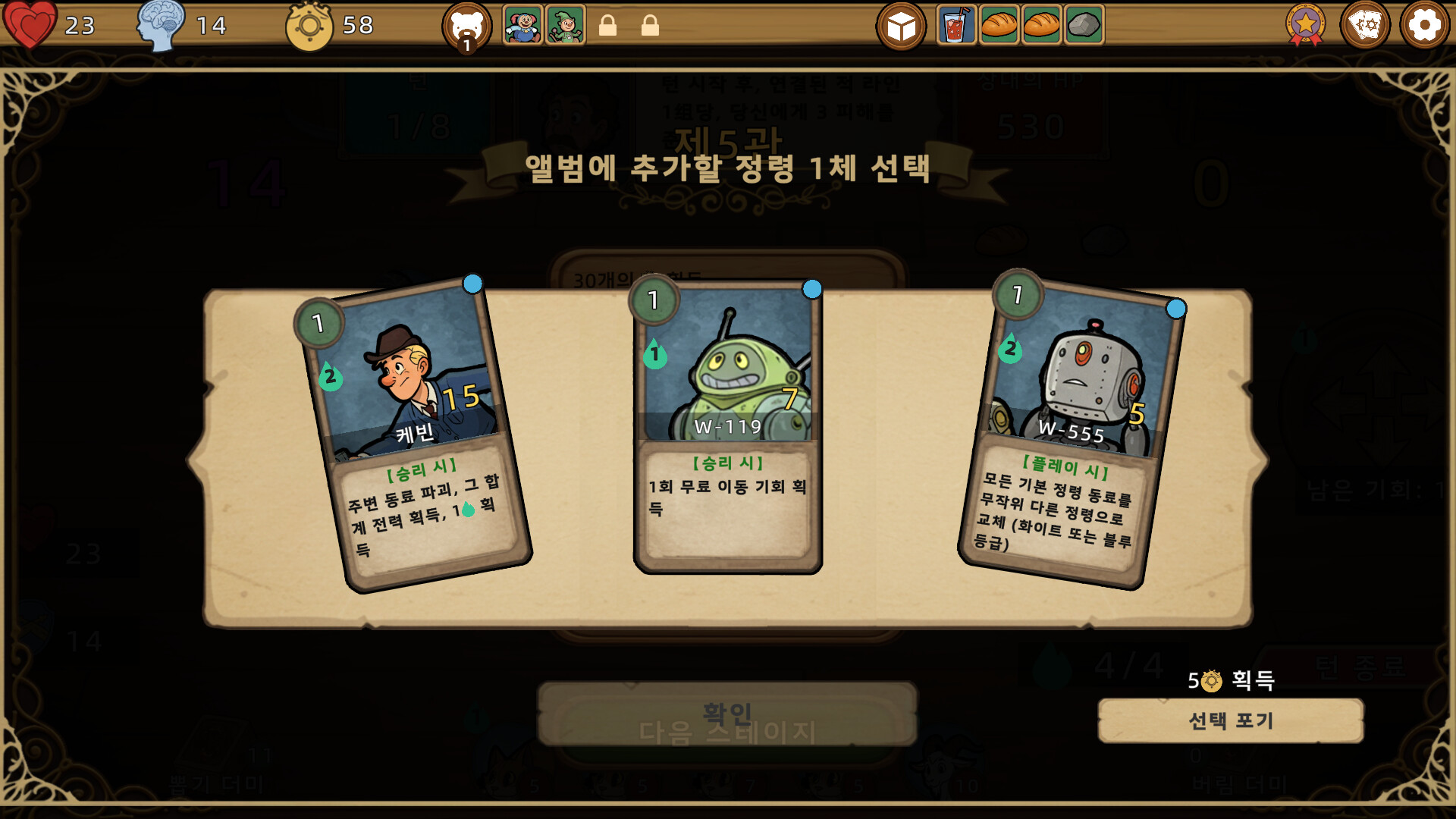Toggle the blue dot on the W-119 card
The width and height of the screenshot is (1456, 819).
click(811, 288)
